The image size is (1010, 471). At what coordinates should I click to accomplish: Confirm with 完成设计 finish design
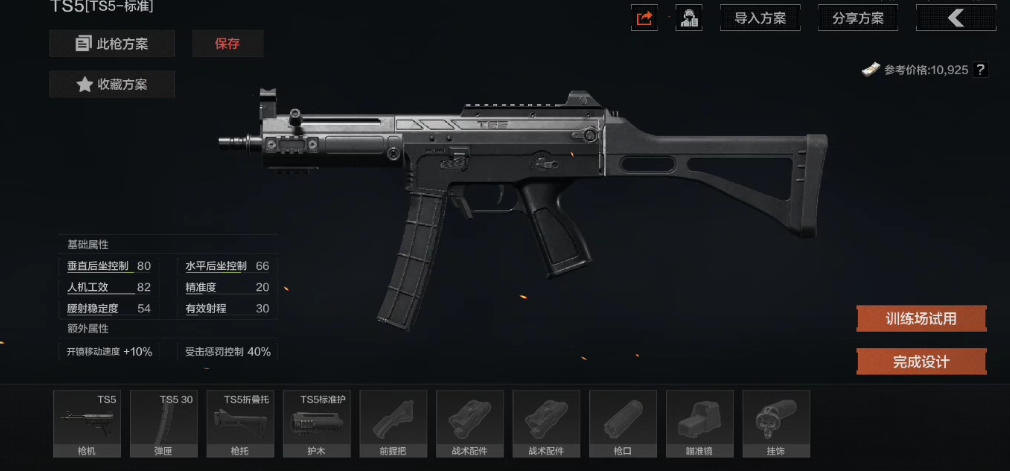click(x=921, y=361)
